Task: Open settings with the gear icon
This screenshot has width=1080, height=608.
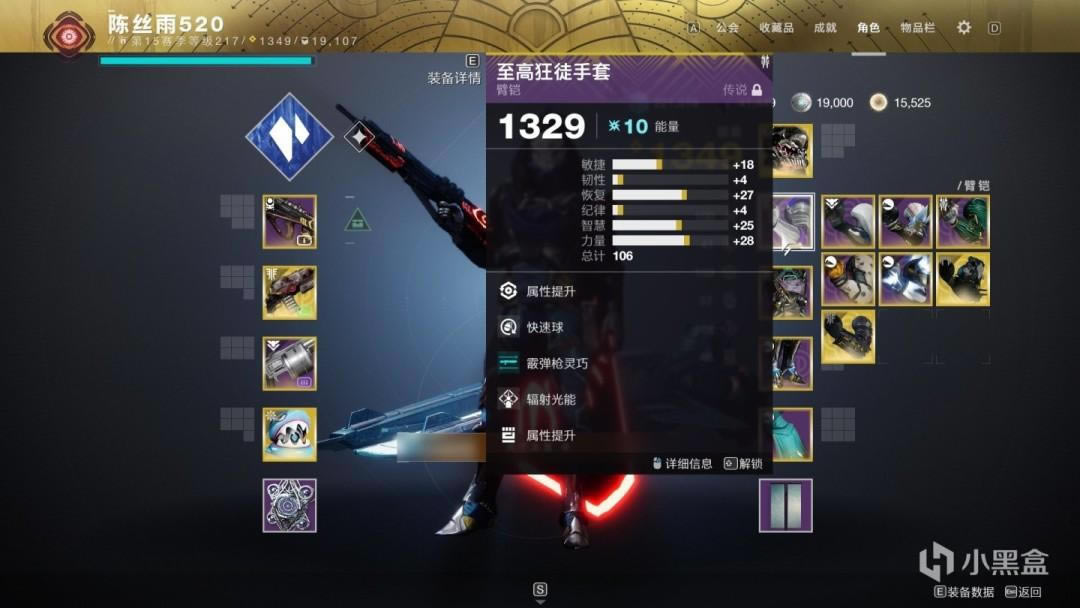Action: coord(964,28)
